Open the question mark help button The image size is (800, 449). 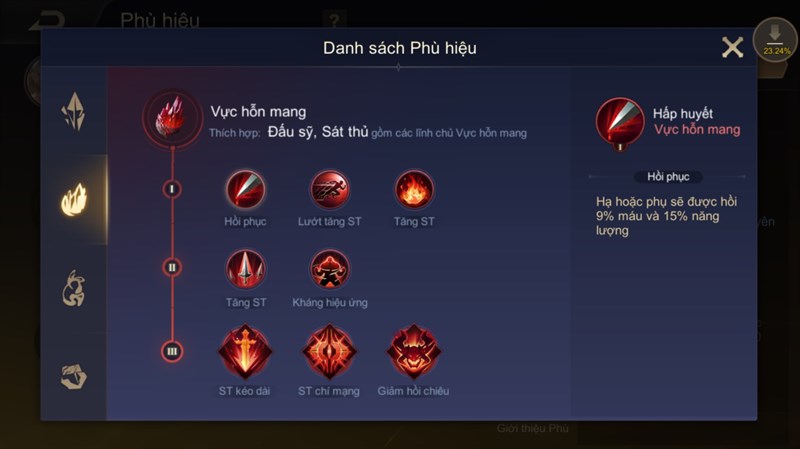coord(335,19)
